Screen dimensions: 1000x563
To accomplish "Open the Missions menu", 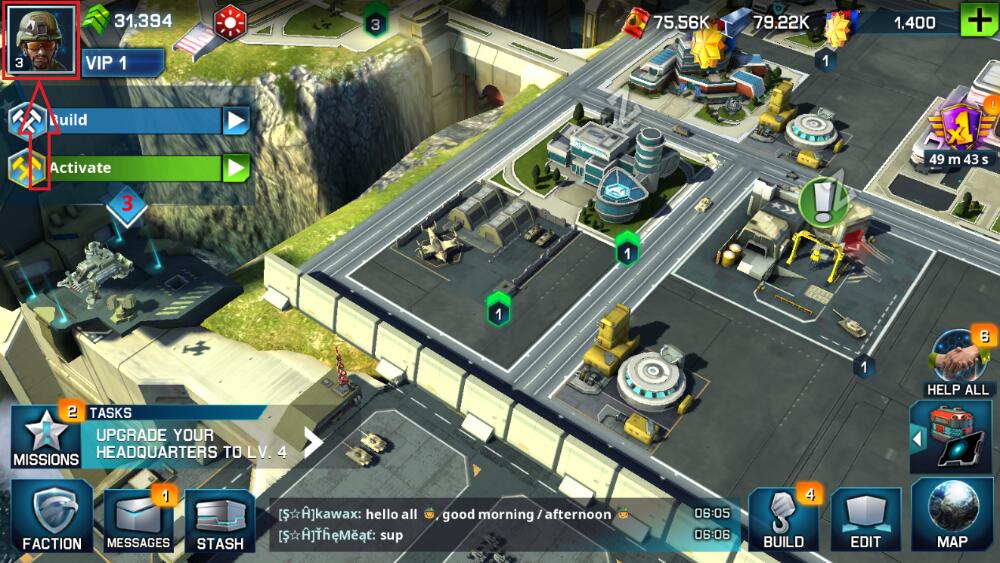I will (x=46, y=438).
